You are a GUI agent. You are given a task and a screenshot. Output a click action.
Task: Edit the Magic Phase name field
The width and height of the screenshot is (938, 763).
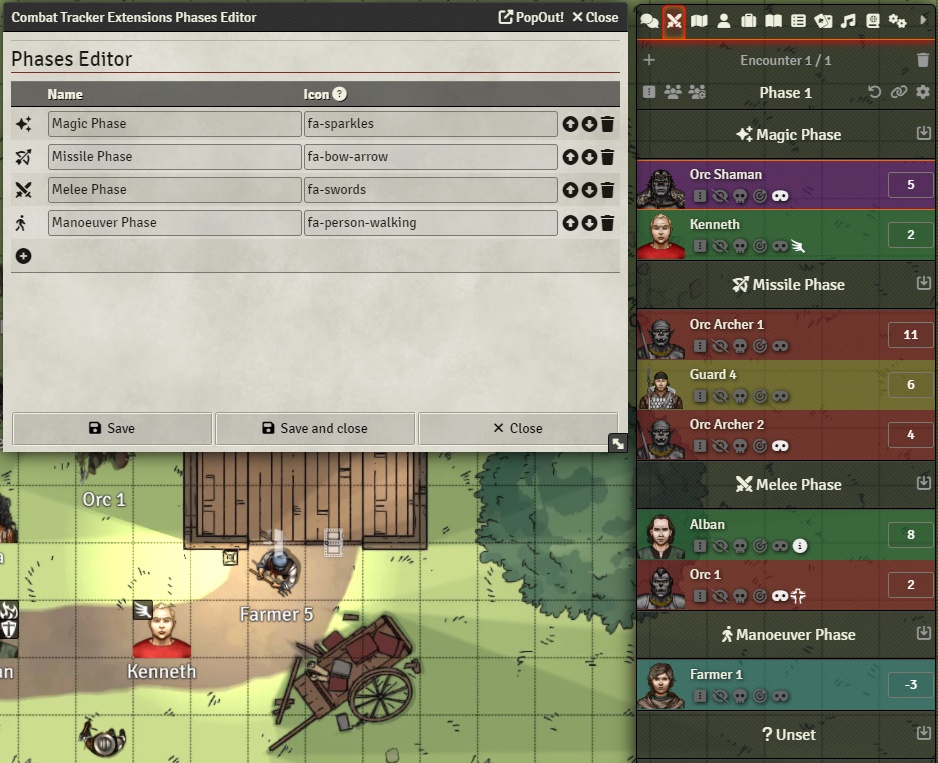coord(174,124)
